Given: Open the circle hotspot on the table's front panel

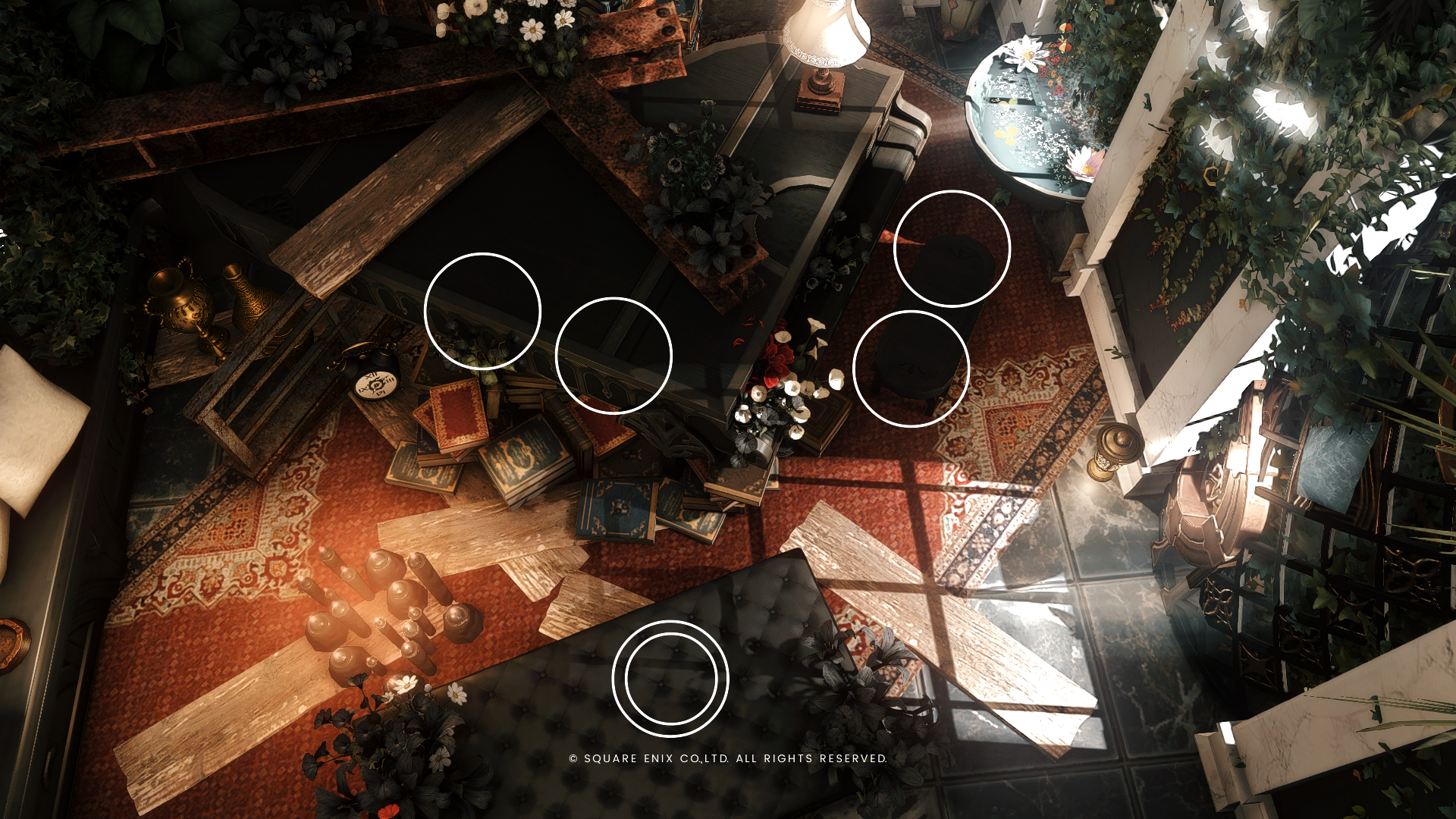Looking at the screenshot, I should pyautogui.click(x=613, y=356).
